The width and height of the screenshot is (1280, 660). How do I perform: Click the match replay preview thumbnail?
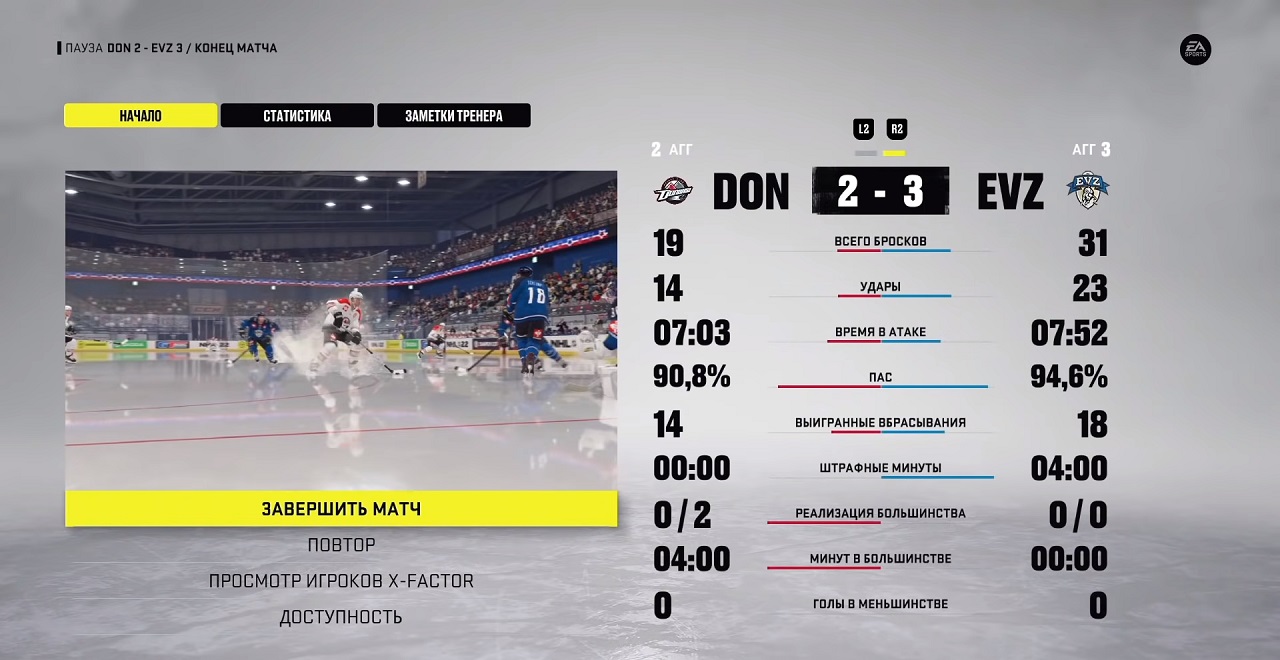coord(341,330)
